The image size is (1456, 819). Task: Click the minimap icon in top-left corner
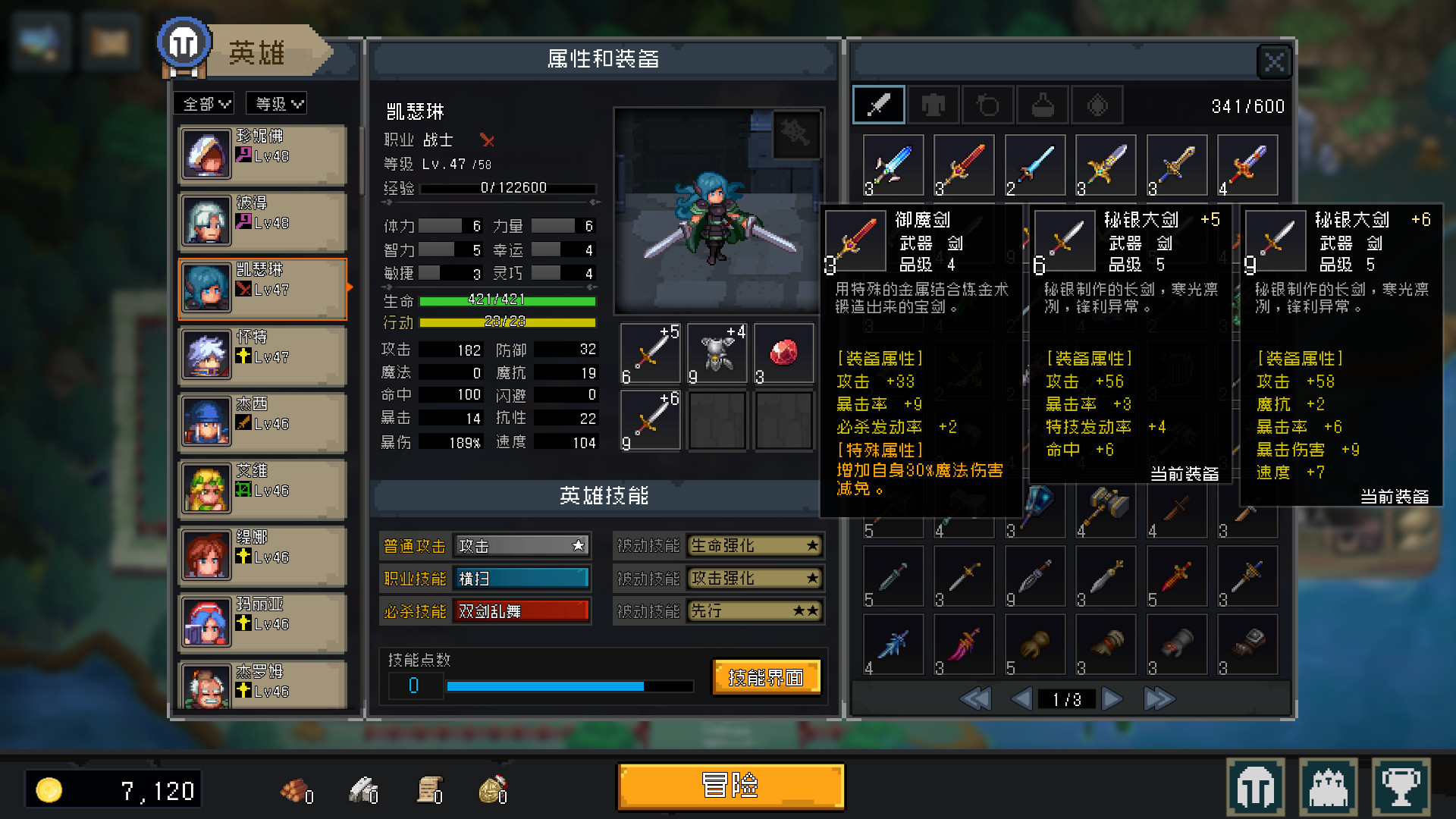coord(39,42)
